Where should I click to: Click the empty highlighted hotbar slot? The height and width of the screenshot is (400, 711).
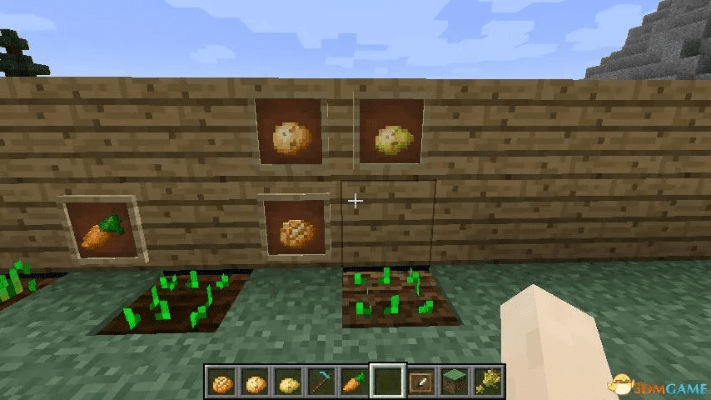click(387, 381)
